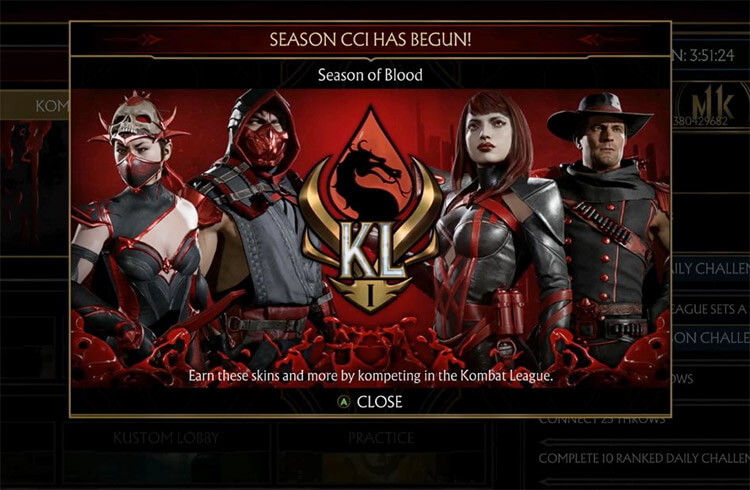Close the Season of Blood announcement
This screenshot has height=490, width=750.
pos(370,402)
